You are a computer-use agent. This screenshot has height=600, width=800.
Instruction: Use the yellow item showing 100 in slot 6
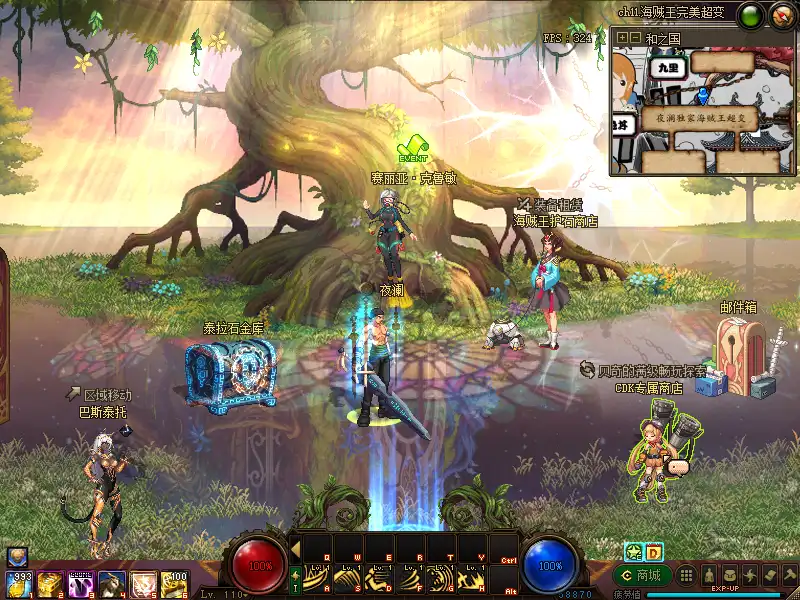tap(174, 583)
